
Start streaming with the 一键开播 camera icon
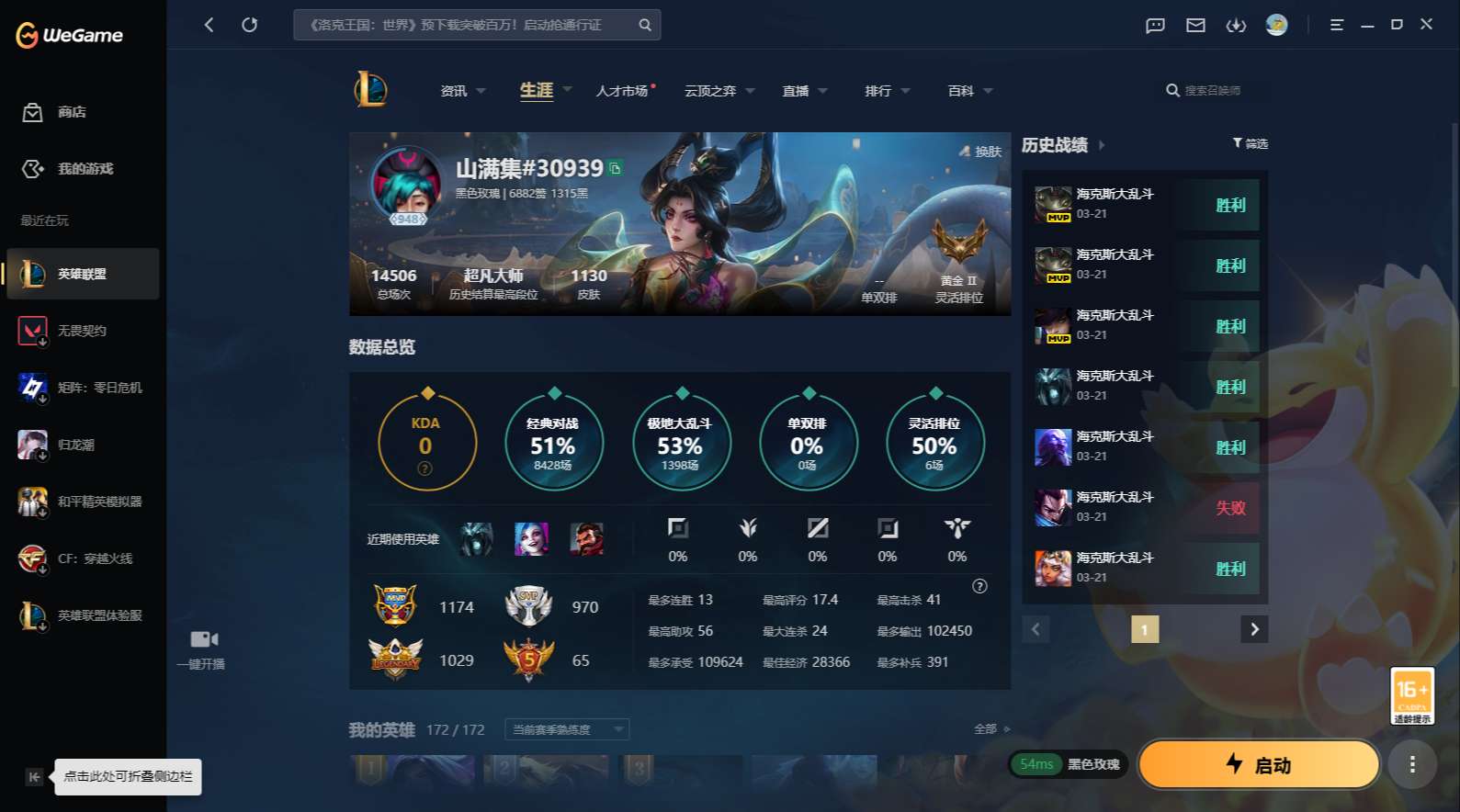click(203, 638)
